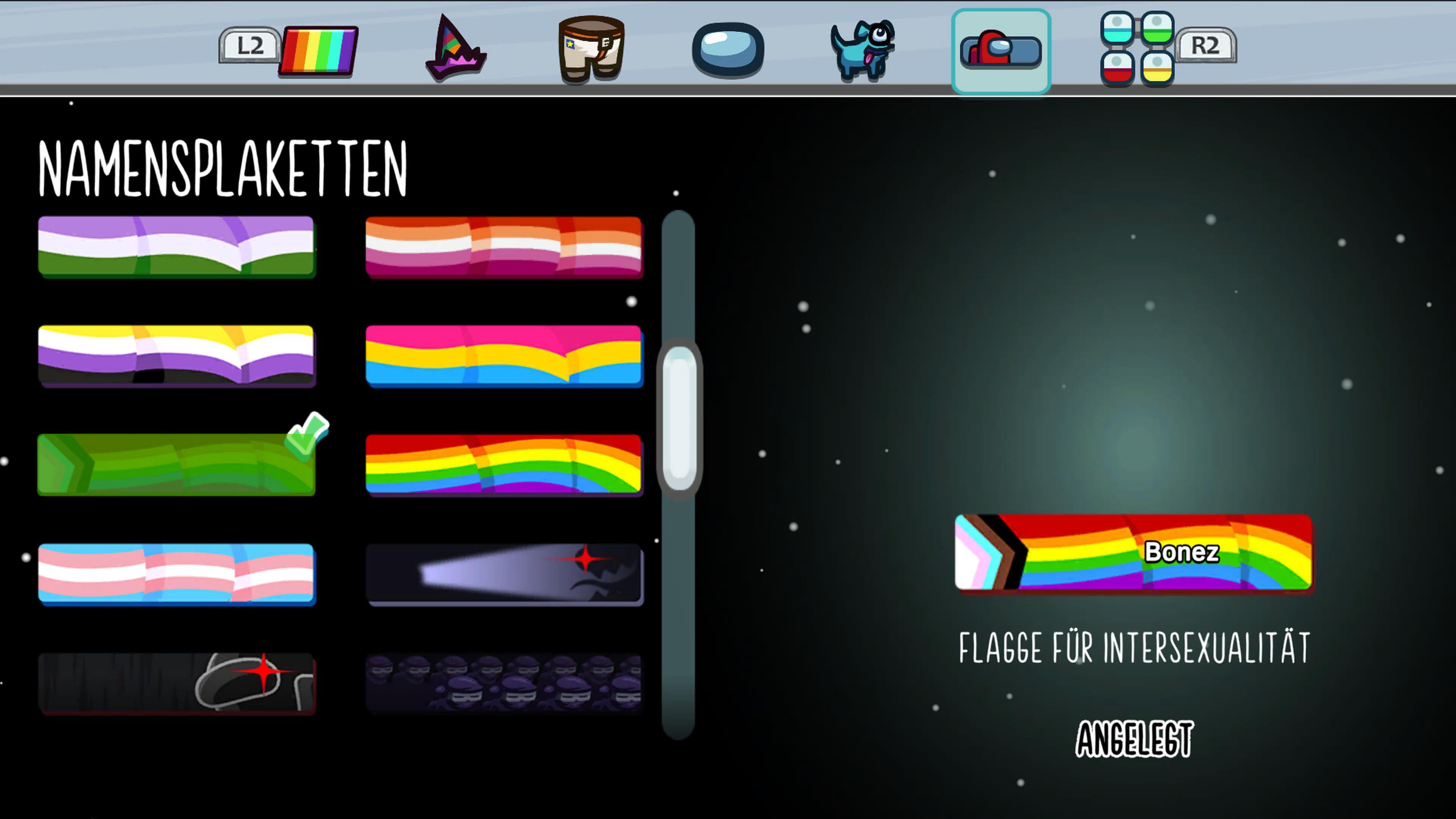Select the dark flashlight beam nameplate
This screenshot has width=1456, height=819.
click(x=504, y=574)
